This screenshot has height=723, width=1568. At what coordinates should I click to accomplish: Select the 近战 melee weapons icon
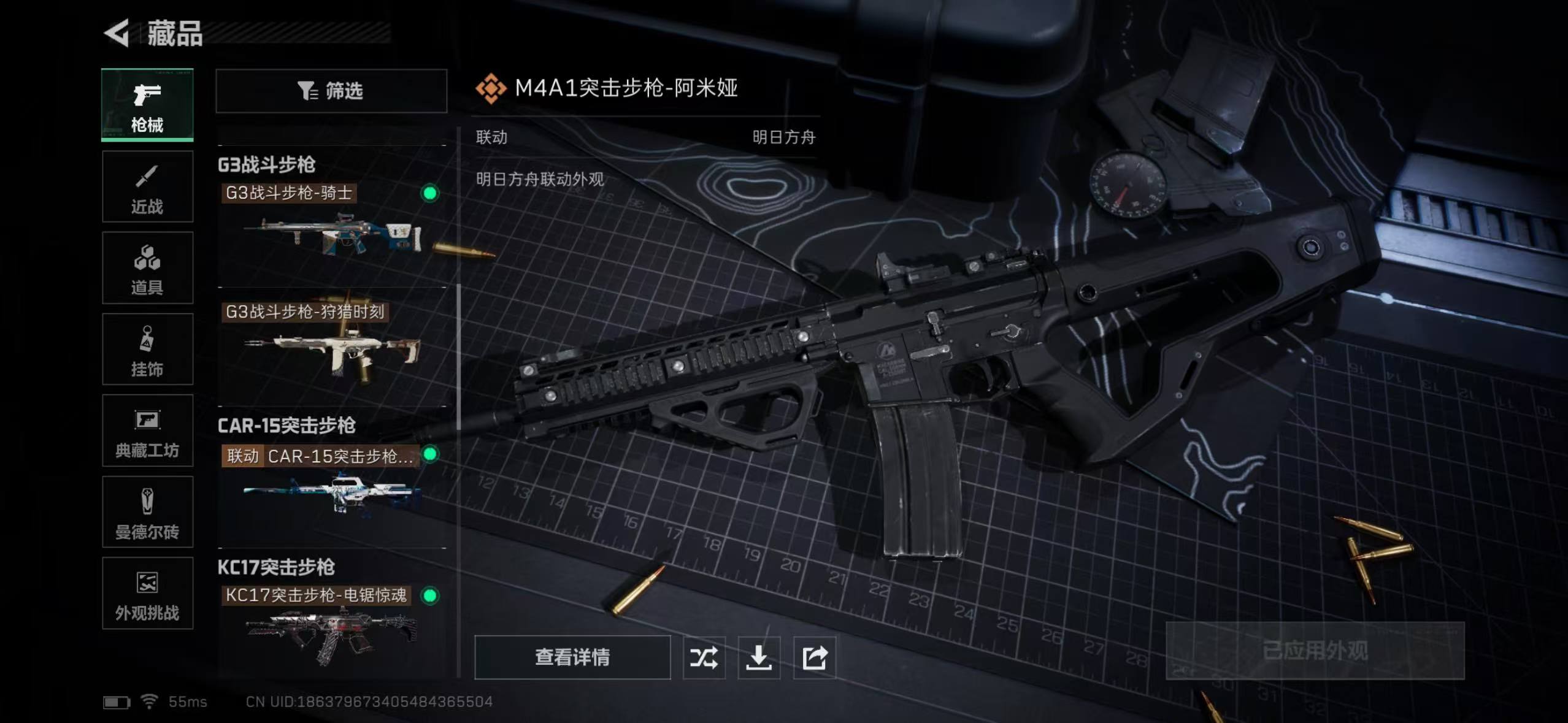pos(147,187)
